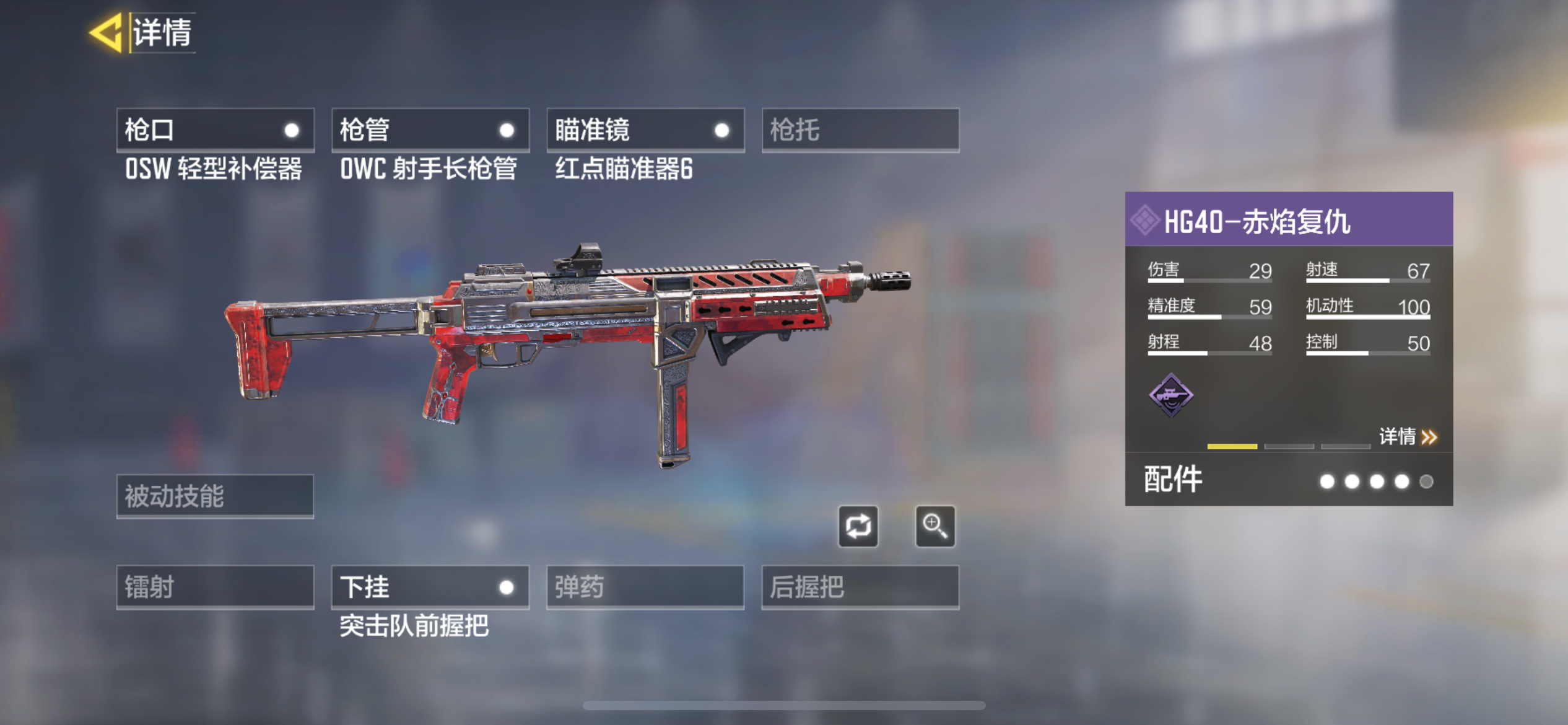Go back using the yellow arrow
This screenshot has height=725, width=1568.
click(107, 32)
